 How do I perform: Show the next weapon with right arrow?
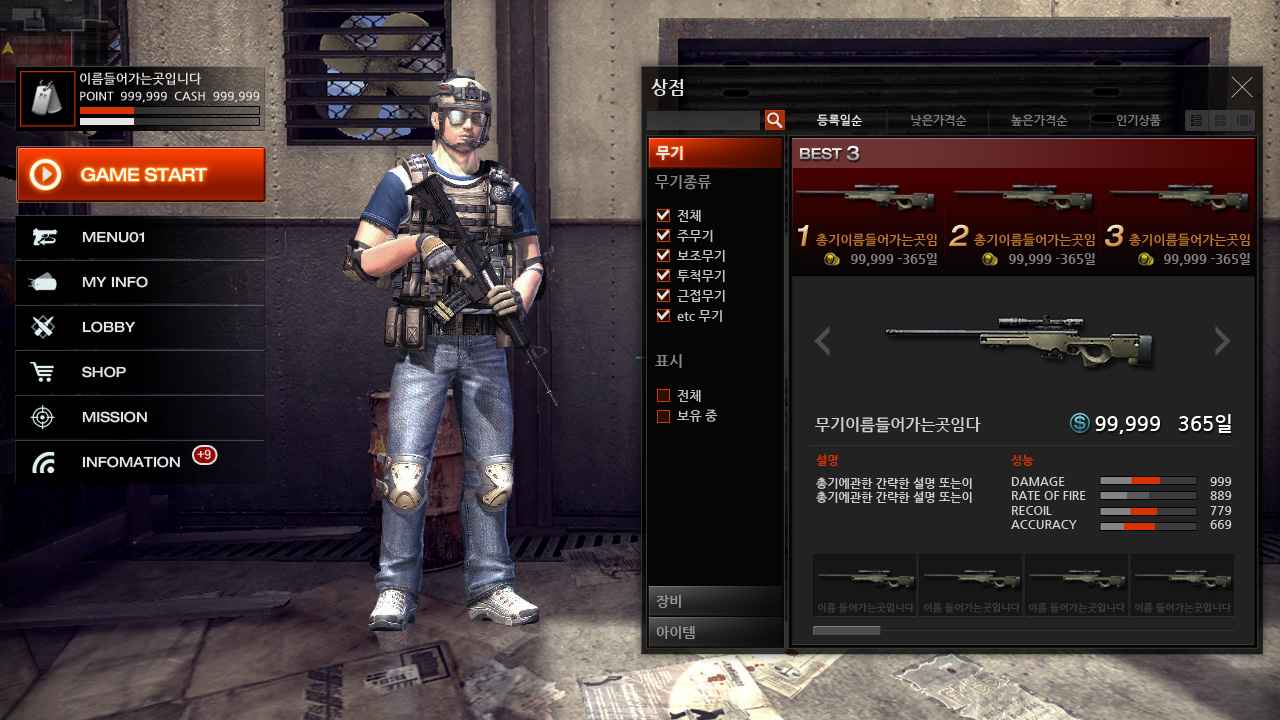[x=1222, y=341]
